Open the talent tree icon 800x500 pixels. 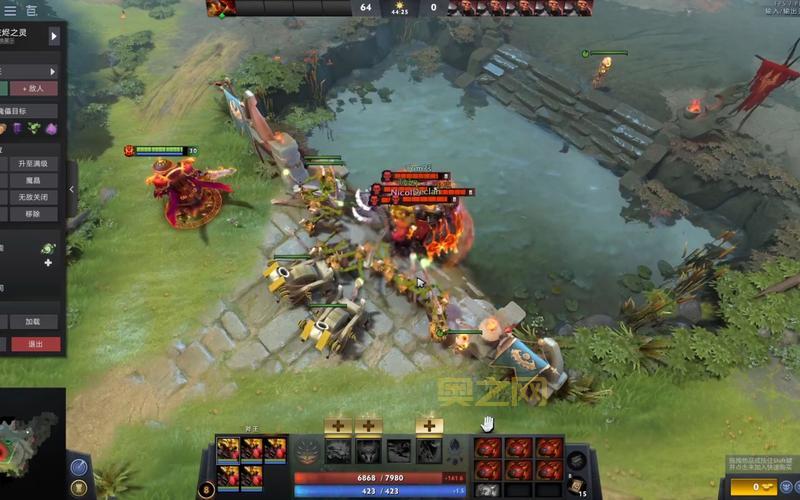pos(308,450)
